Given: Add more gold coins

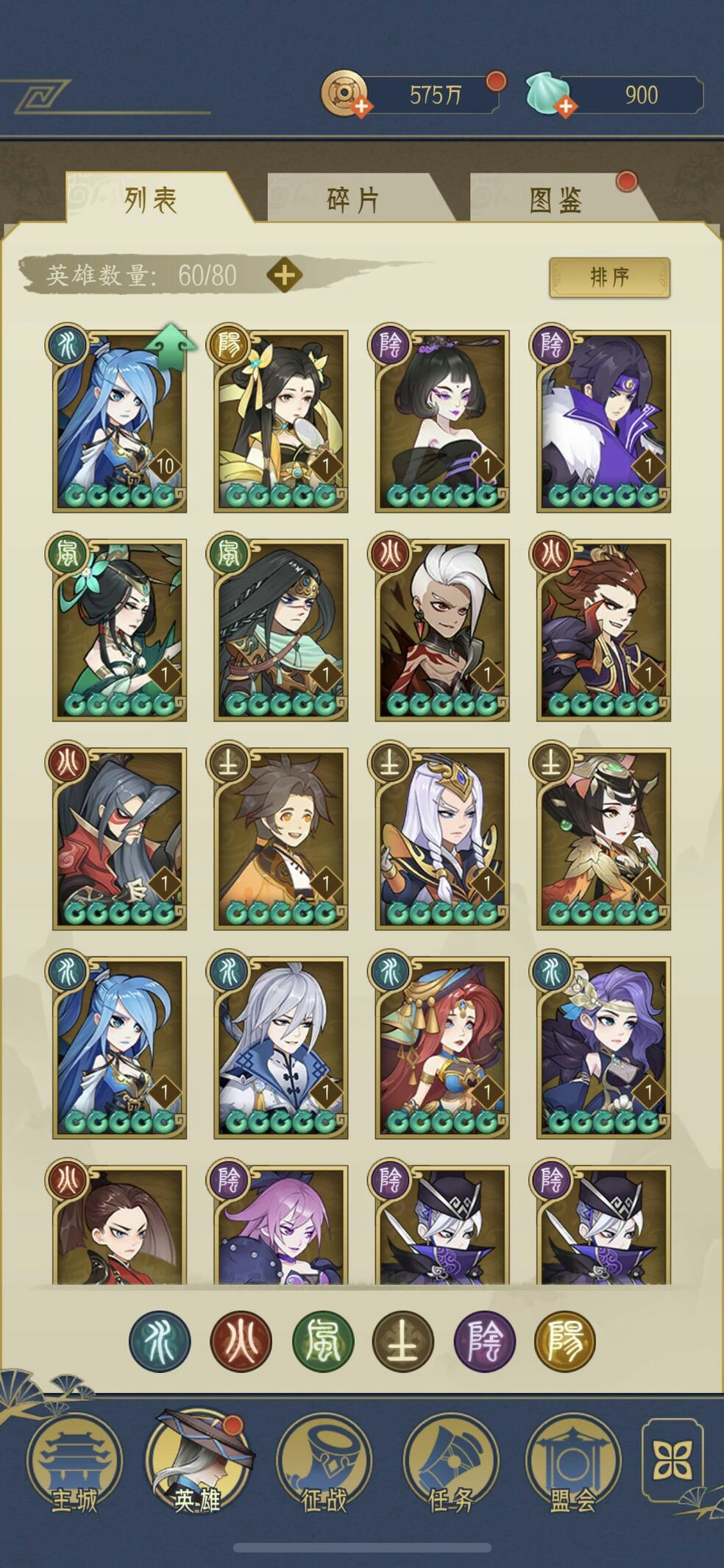Looking at the screenshot, I should tap(361, 107).
